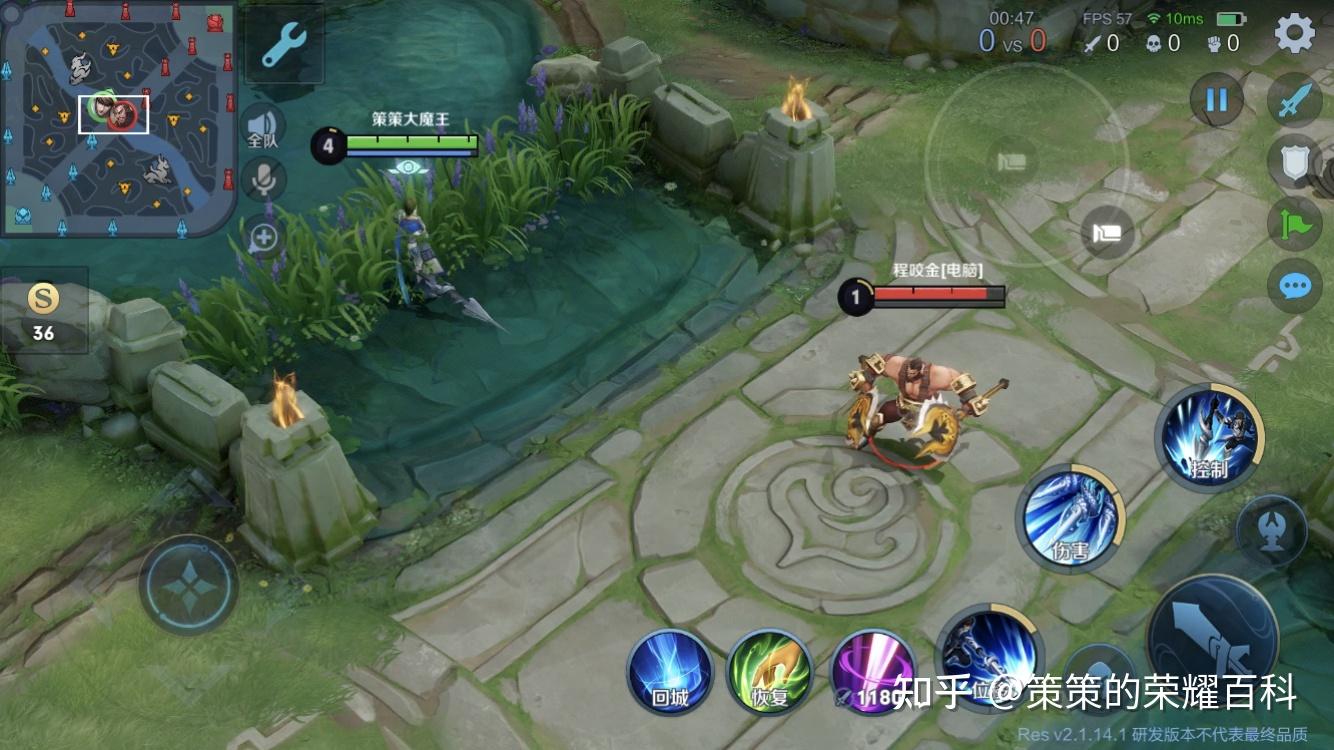Toggle the microphone voice button
Viewport: 1334px width, 750px height.
tap(264, 180)
